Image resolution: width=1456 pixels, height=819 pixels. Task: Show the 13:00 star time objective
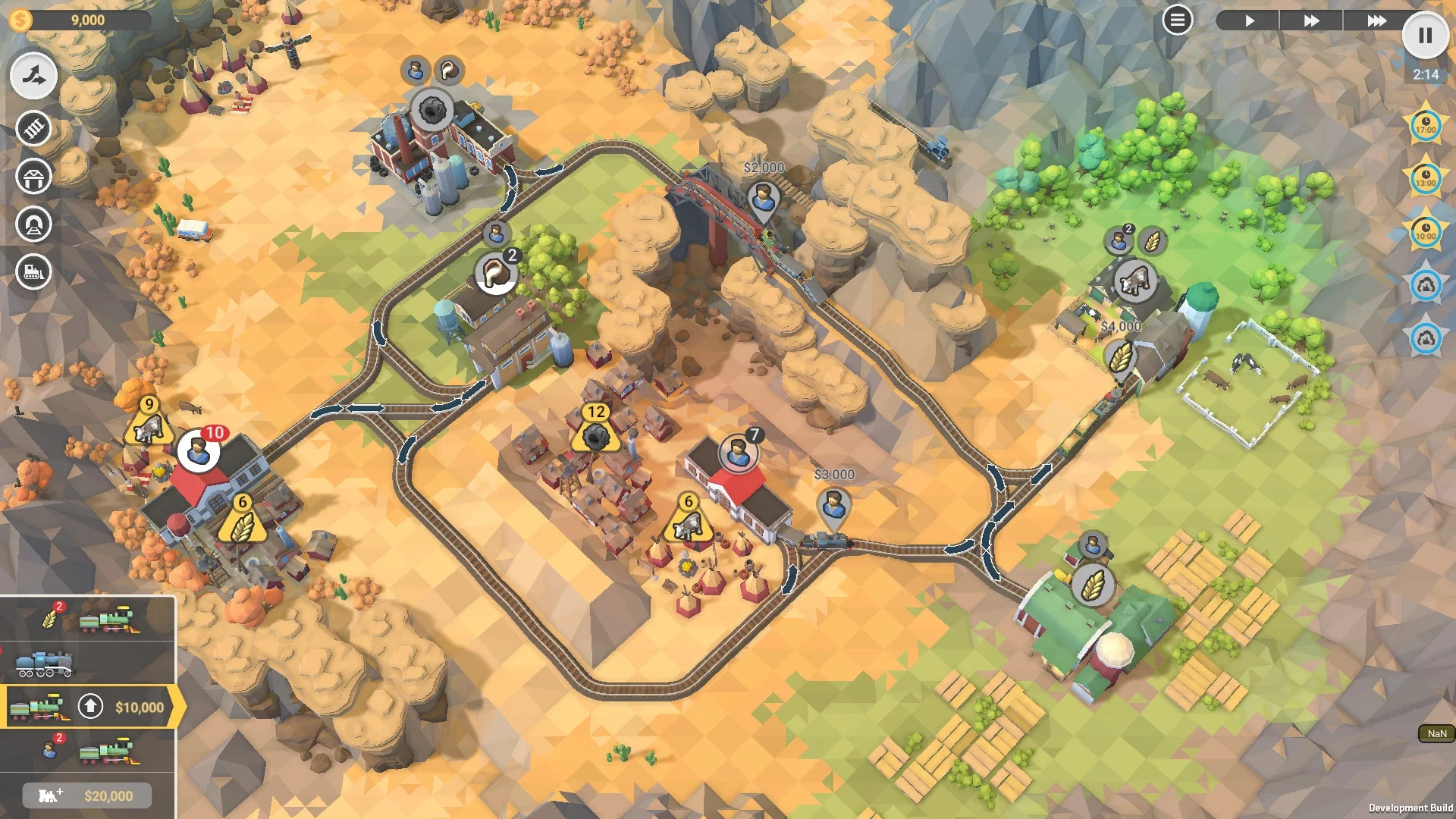tap(1426, 178)
